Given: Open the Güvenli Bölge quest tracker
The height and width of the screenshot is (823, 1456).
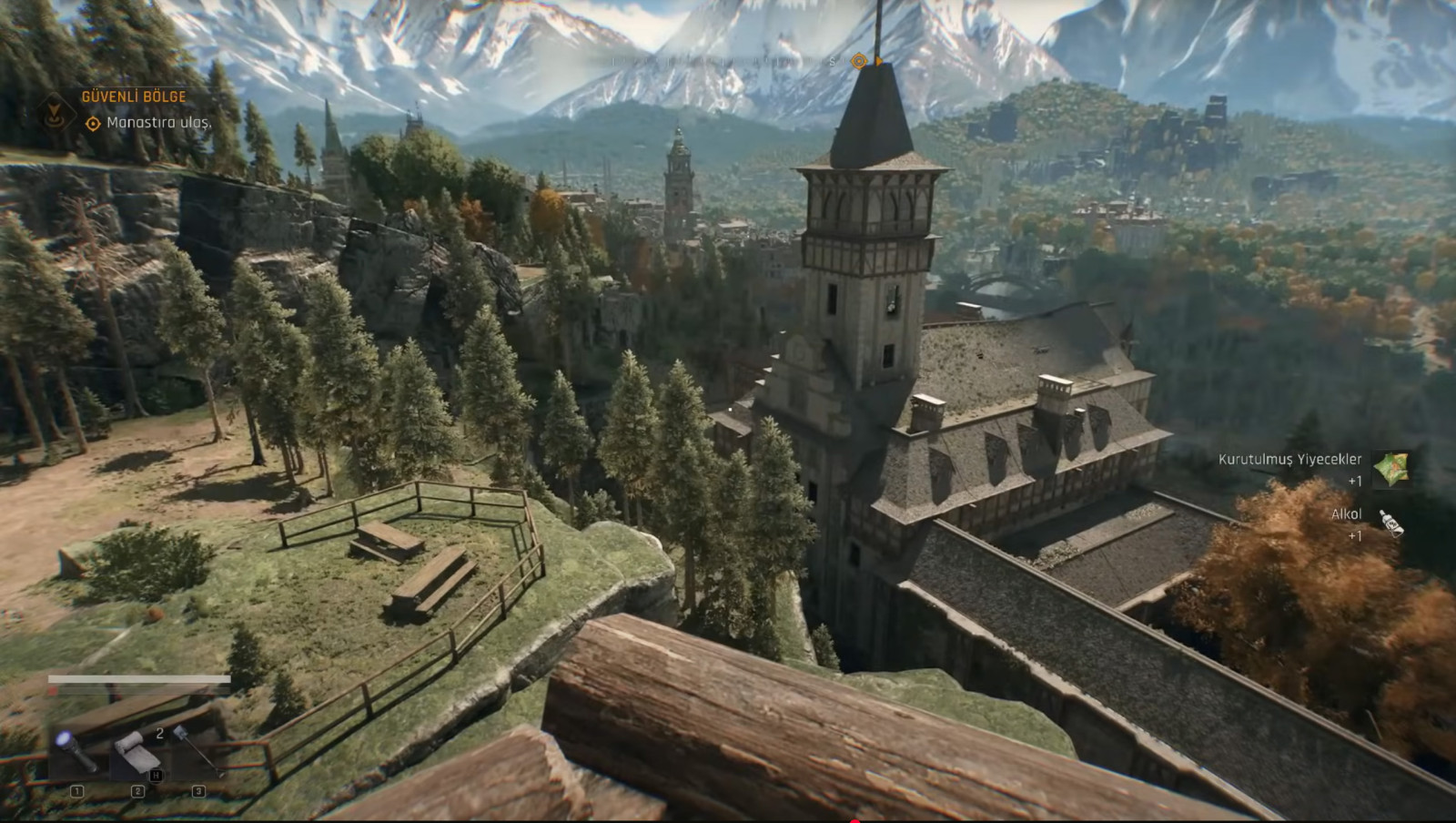Looking at the screenshot, I should click(134, 97).
